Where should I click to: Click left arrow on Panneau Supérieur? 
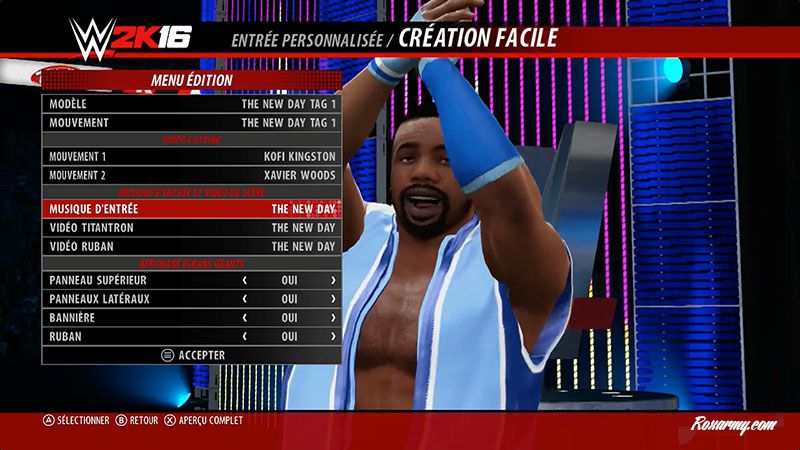(246, 281)
